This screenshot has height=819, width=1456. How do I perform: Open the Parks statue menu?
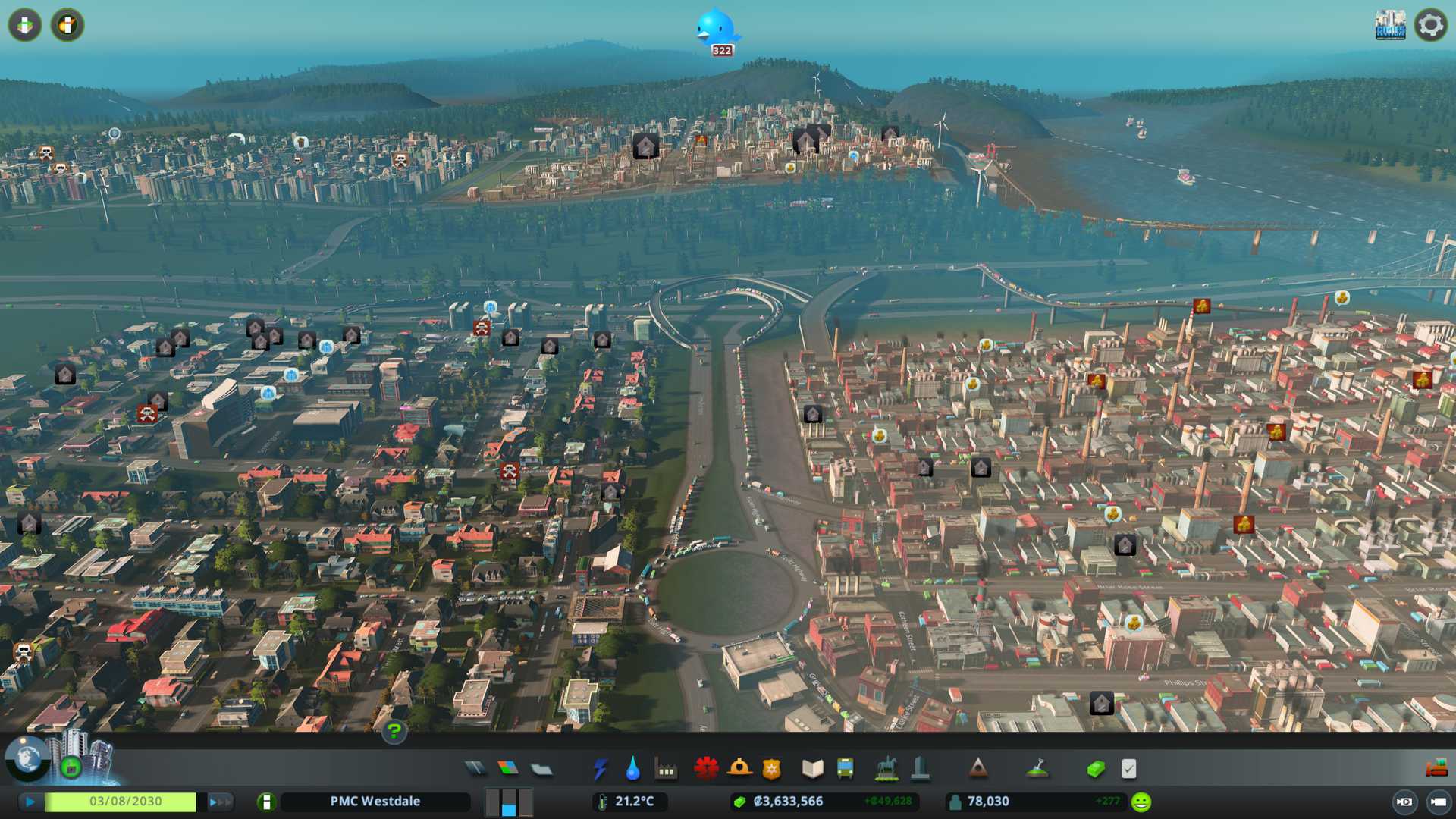[x=886, y=769]
